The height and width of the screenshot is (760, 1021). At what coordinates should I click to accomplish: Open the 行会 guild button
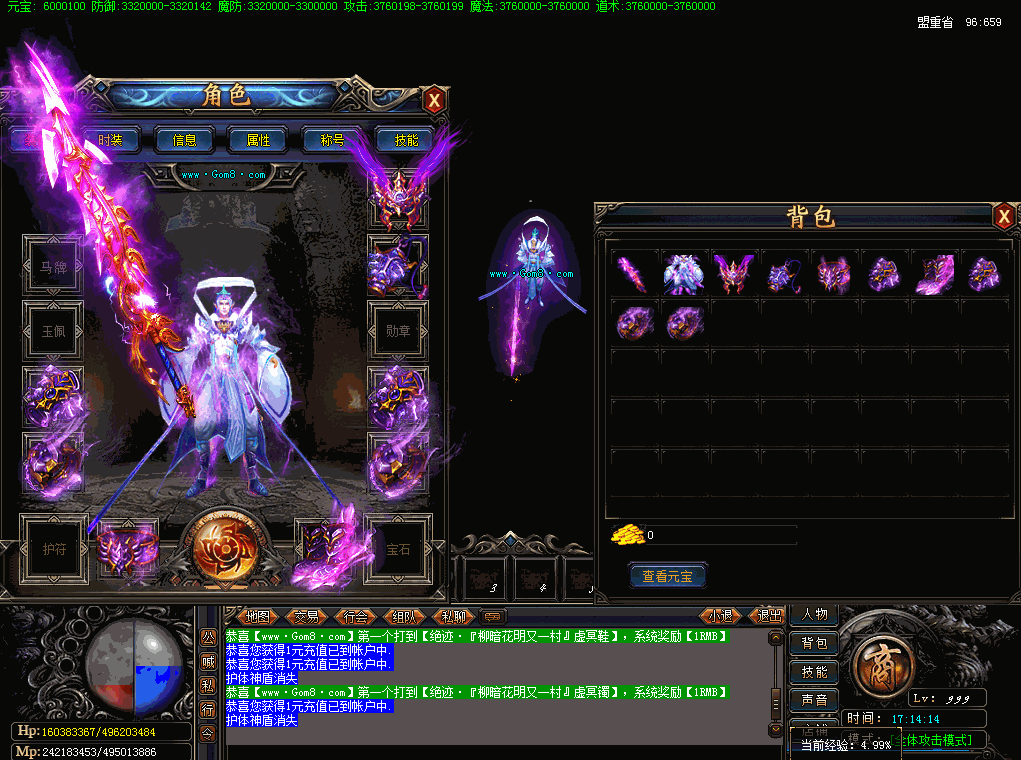pyautogui.click(x=356, y=617)
